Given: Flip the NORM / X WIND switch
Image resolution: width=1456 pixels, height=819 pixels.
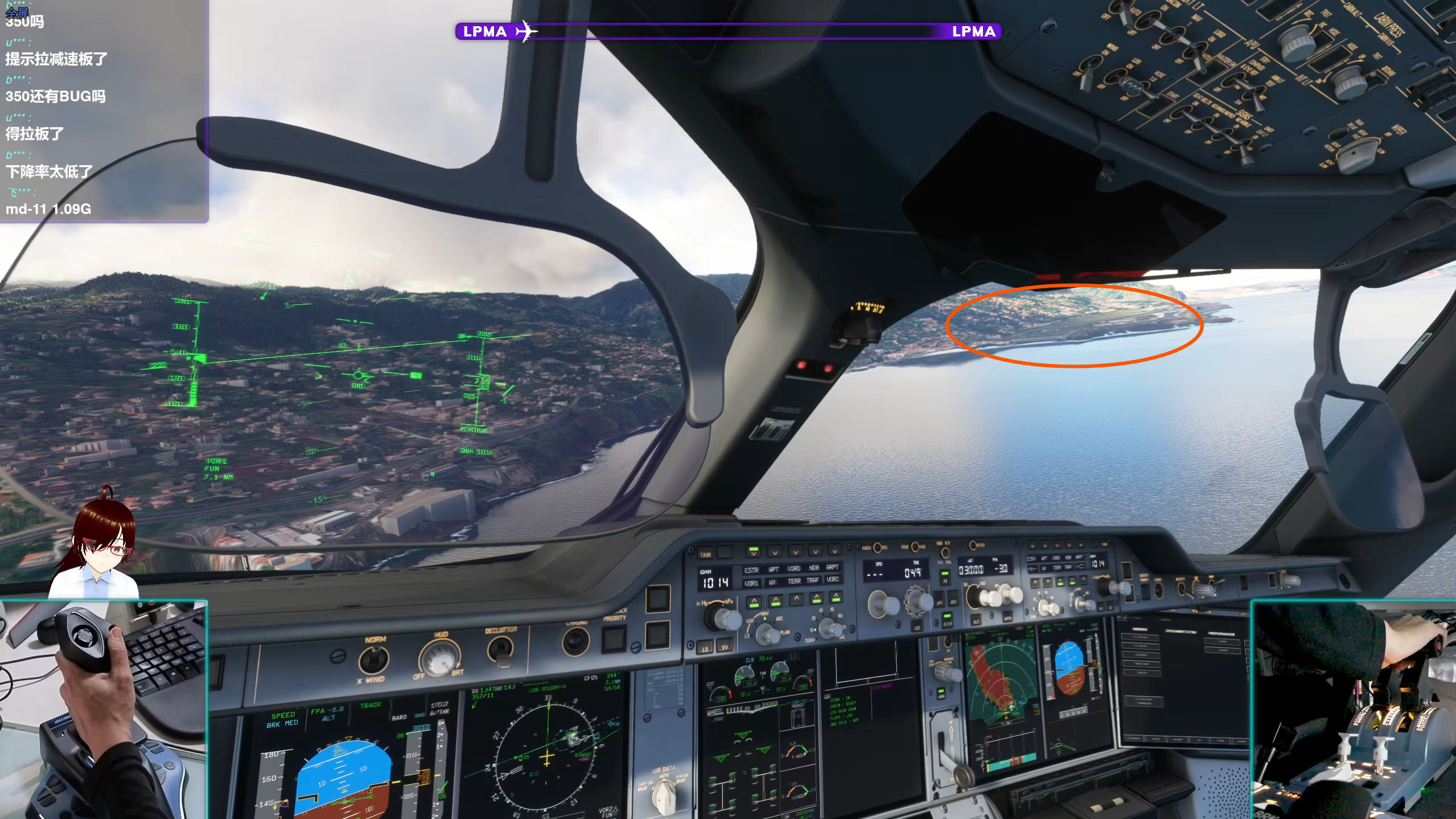Looking at the screenshot, I should tap(373, 660).
